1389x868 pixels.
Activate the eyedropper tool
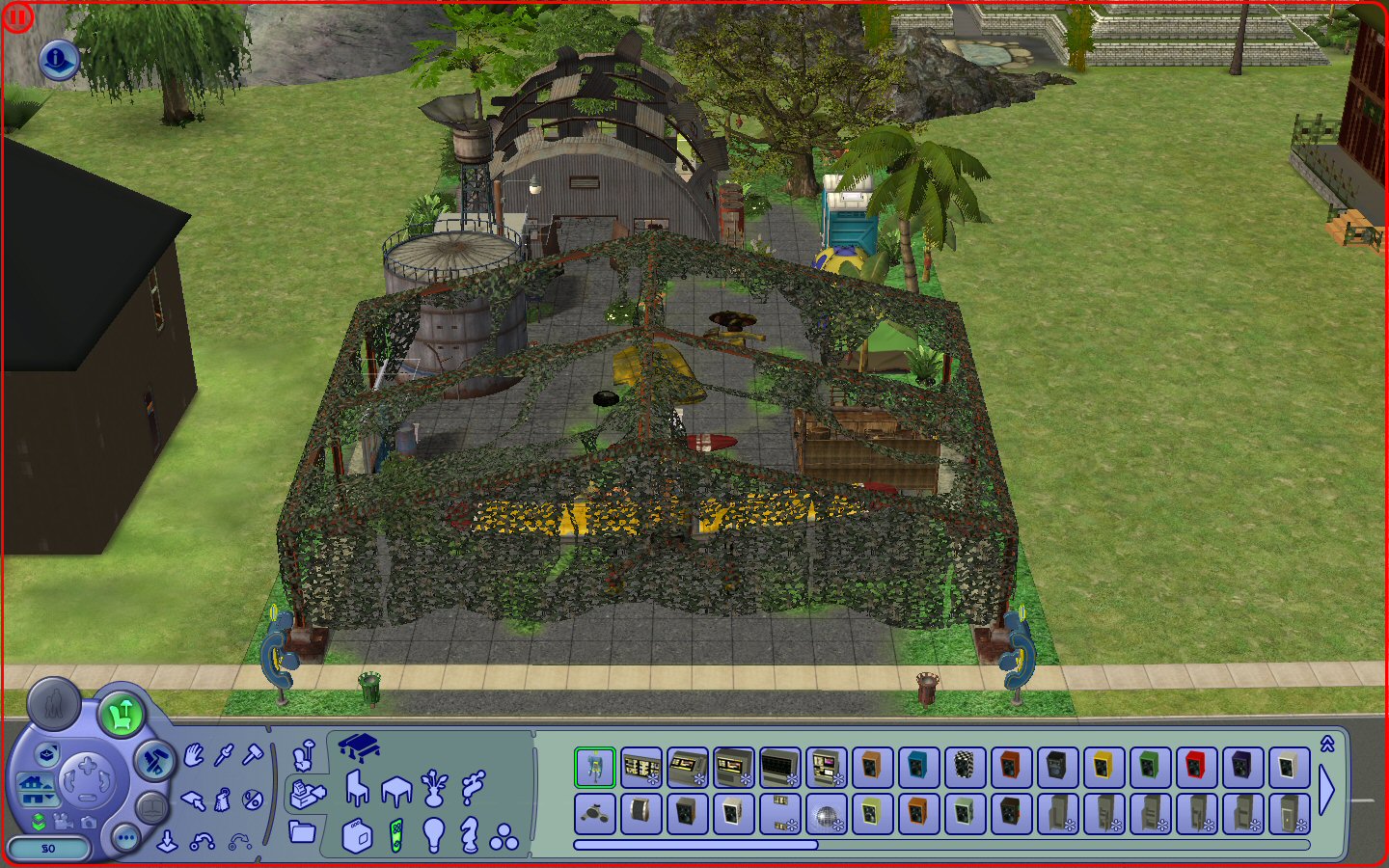[224, 754]
